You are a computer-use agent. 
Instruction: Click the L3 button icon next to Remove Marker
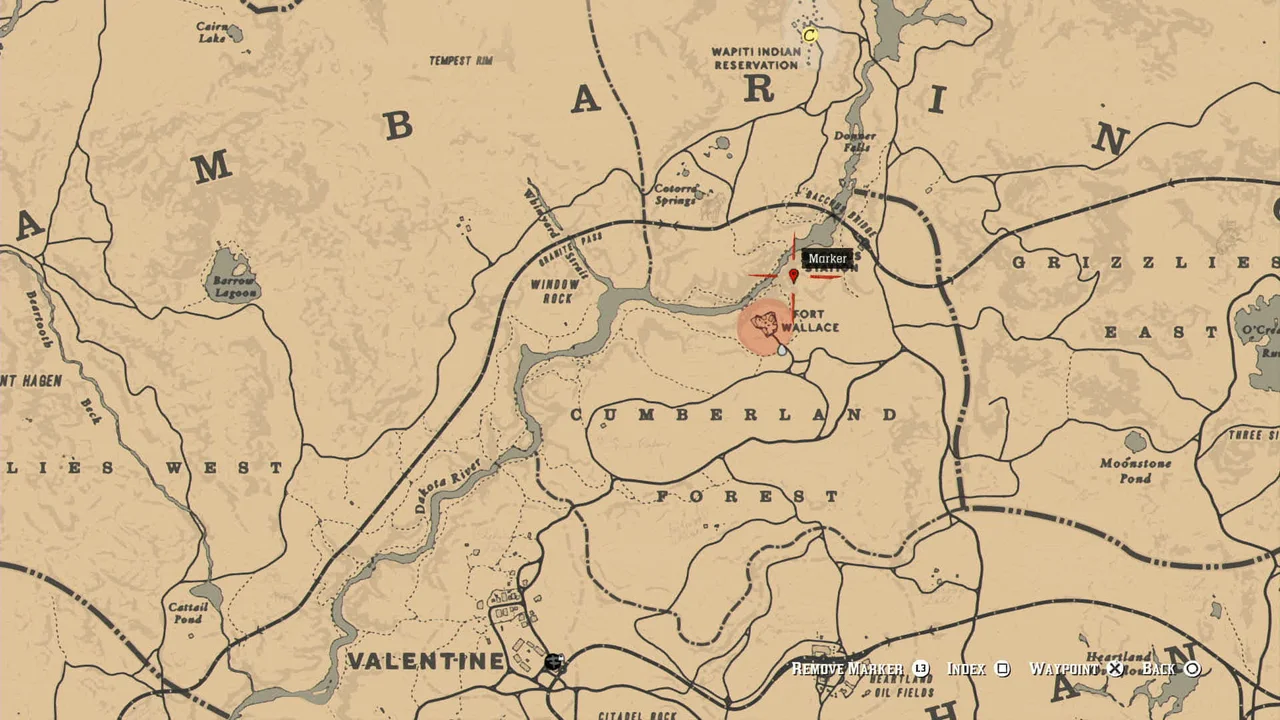pos(921,668)
